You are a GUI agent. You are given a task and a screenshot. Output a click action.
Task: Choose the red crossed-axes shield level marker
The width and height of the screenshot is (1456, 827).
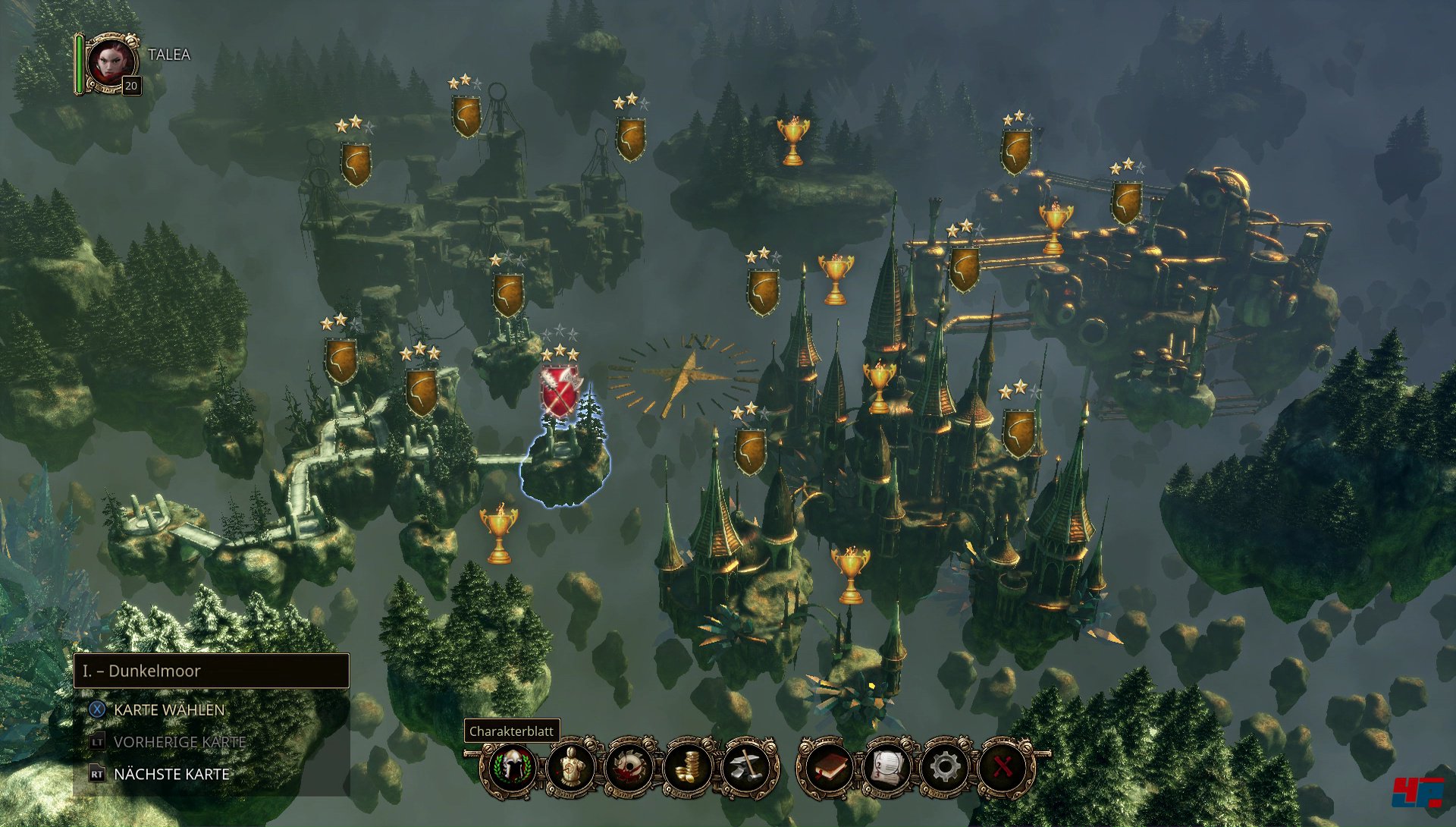coord(560,392)
